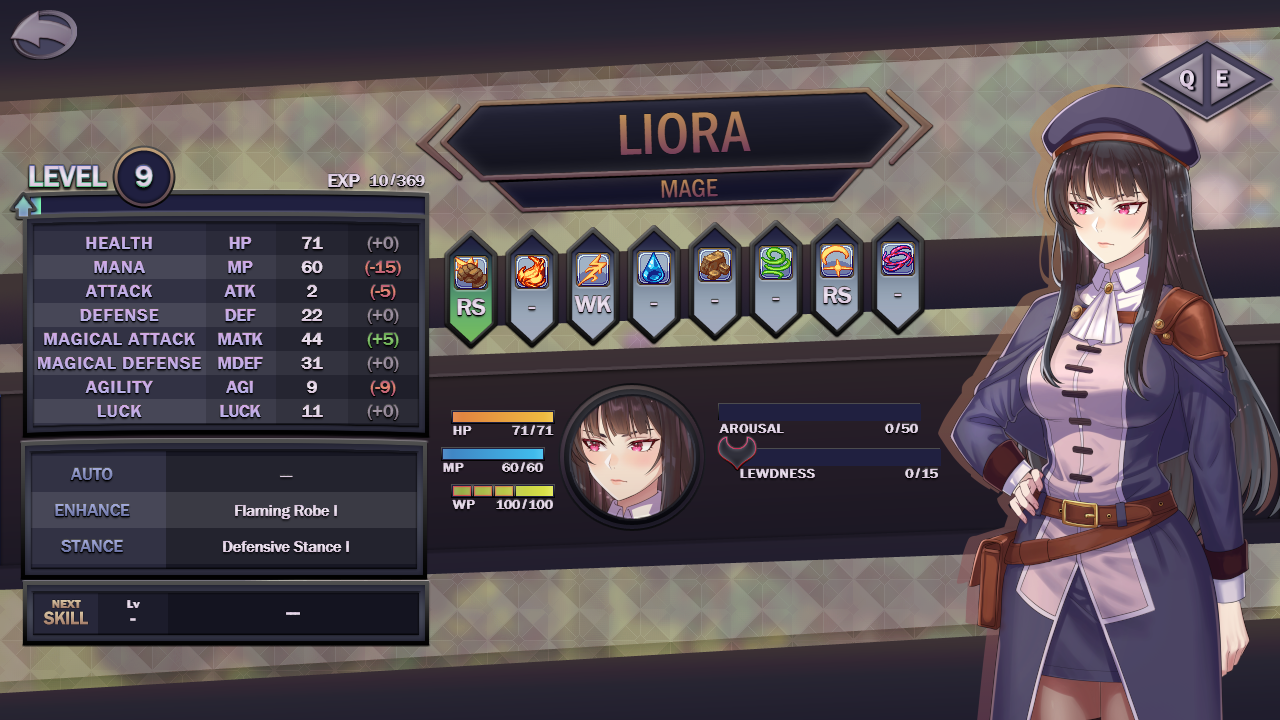Open the AUTO skill row
The image size is (1280, 720).
tap(224, 474)
